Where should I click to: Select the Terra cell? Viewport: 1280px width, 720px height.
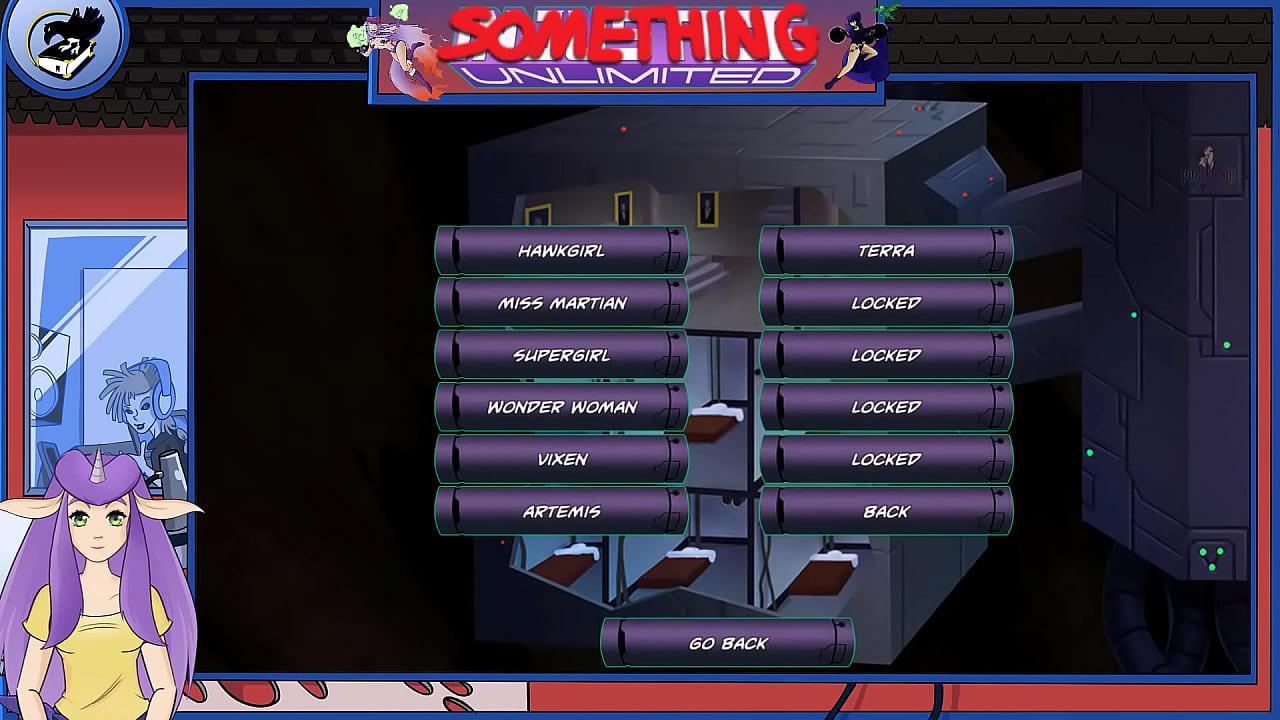[x=885, y=251]
